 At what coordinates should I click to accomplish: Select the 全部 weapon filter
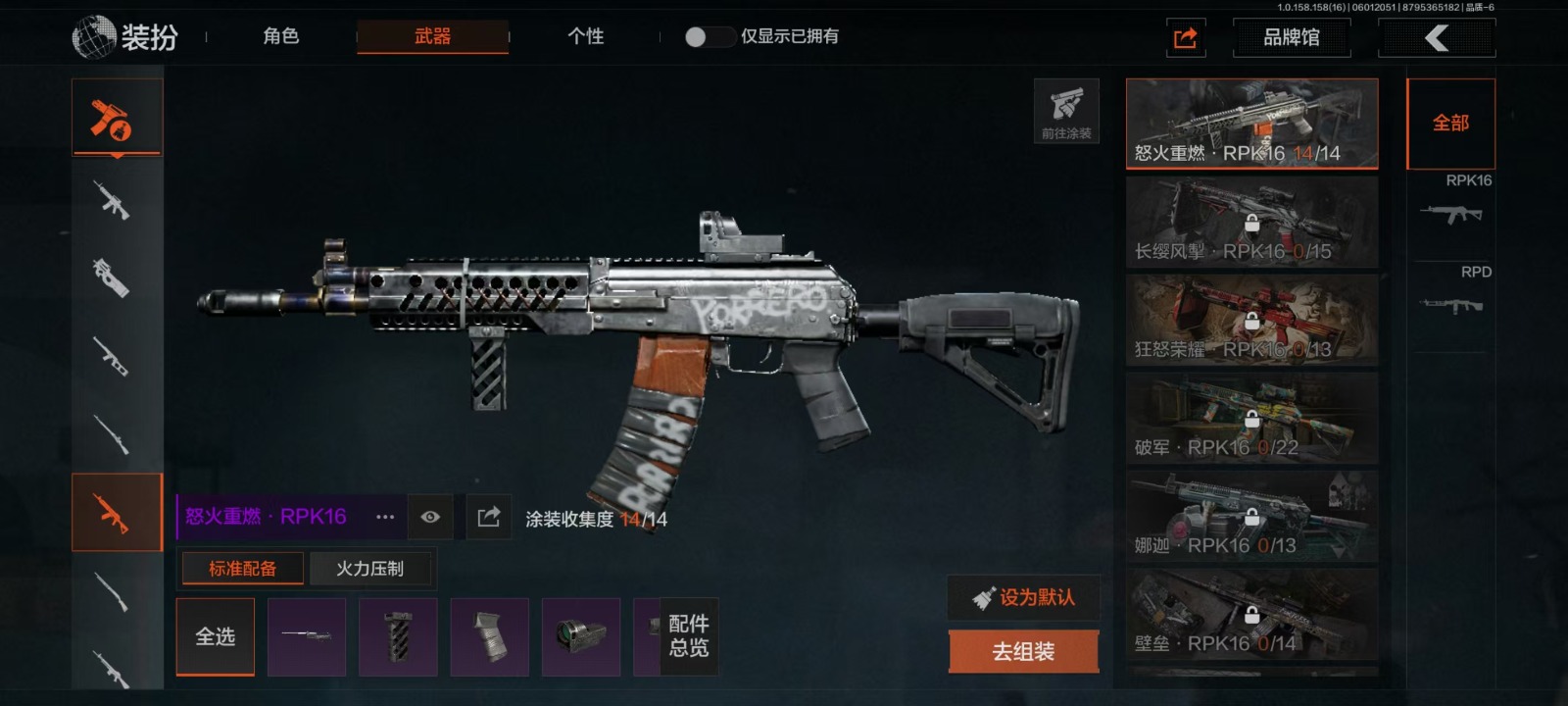pyautogui.click(x=1450, y=124)
